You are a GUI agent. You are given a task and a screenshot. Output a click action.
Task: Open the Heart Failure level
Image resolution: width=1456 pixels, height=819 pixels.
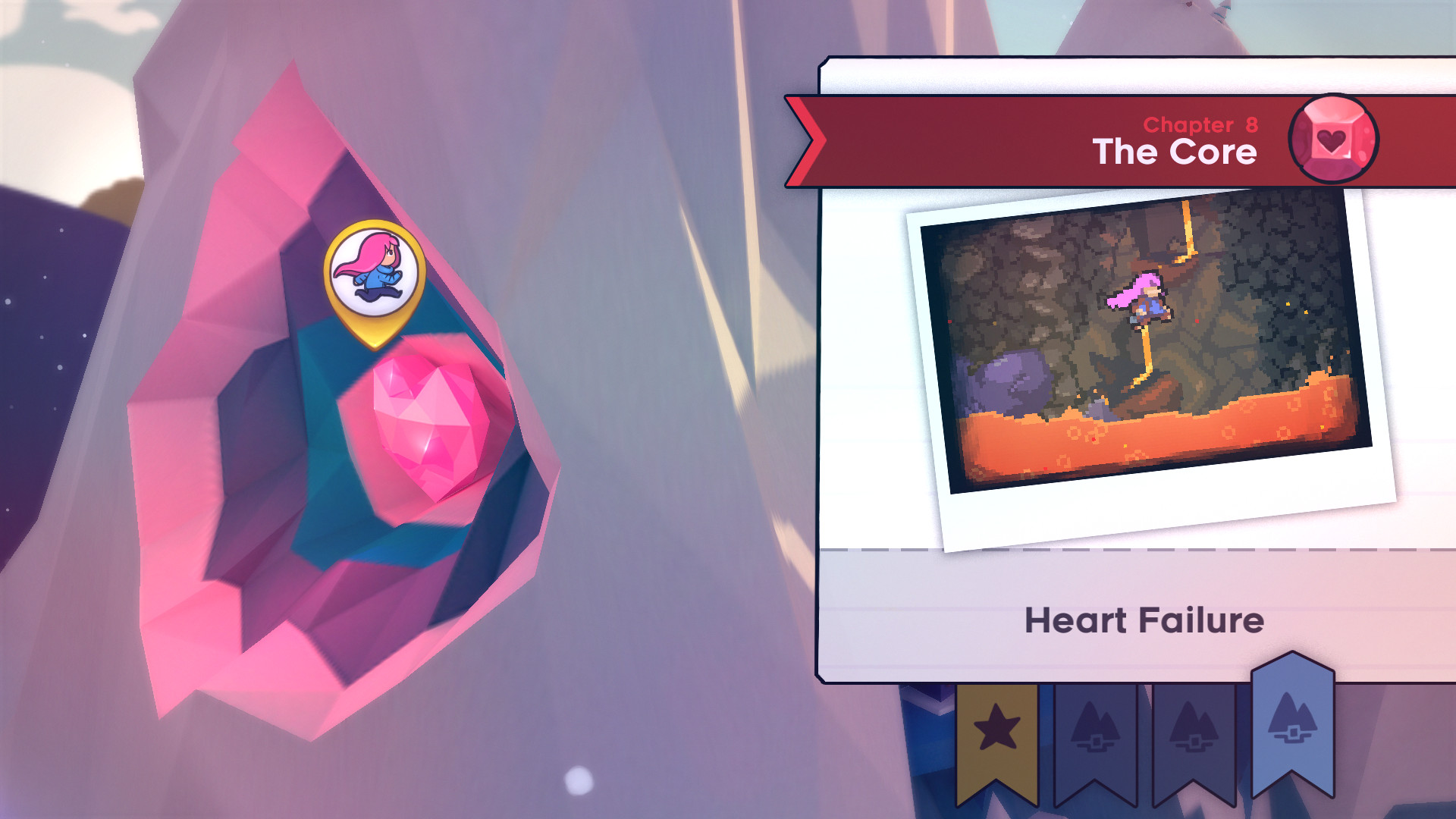[1144, 618]
